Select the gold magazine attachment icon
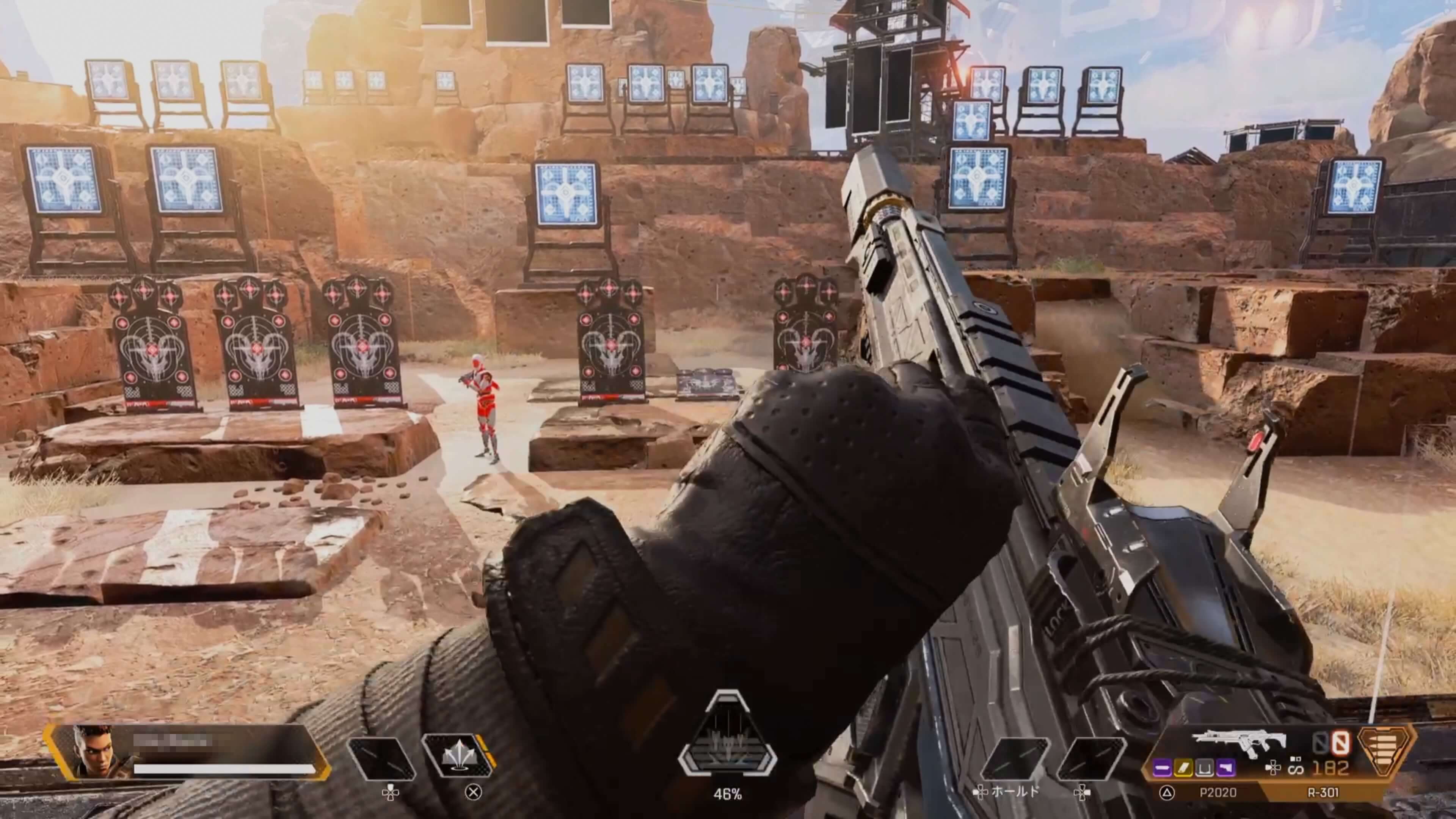The image size is (1456, 819). click(1183, 768)
